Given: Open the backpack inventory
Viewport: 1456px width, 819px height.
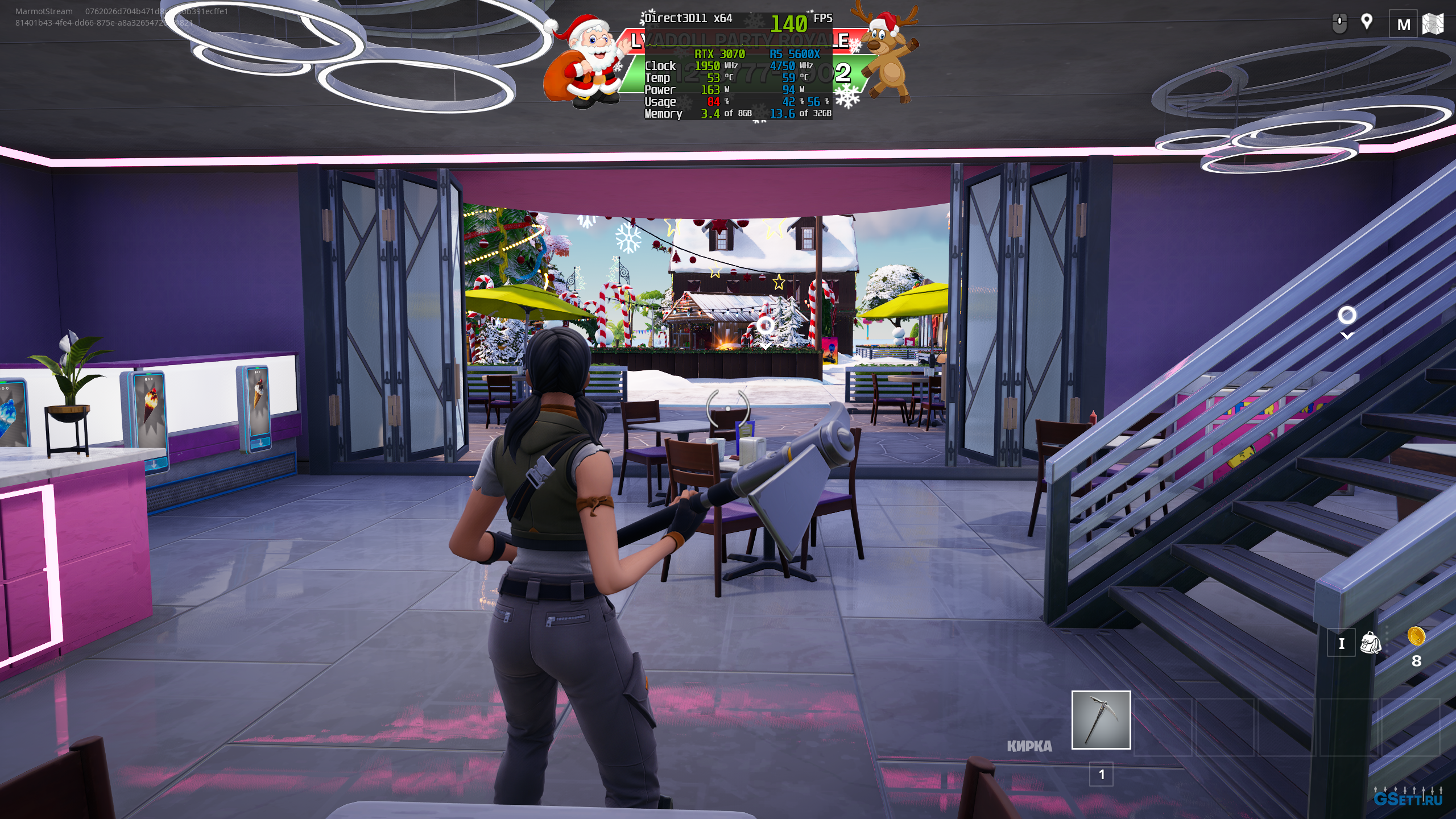Looking at the screenshot, I should pyautogui.click(x=1370, y=643).
